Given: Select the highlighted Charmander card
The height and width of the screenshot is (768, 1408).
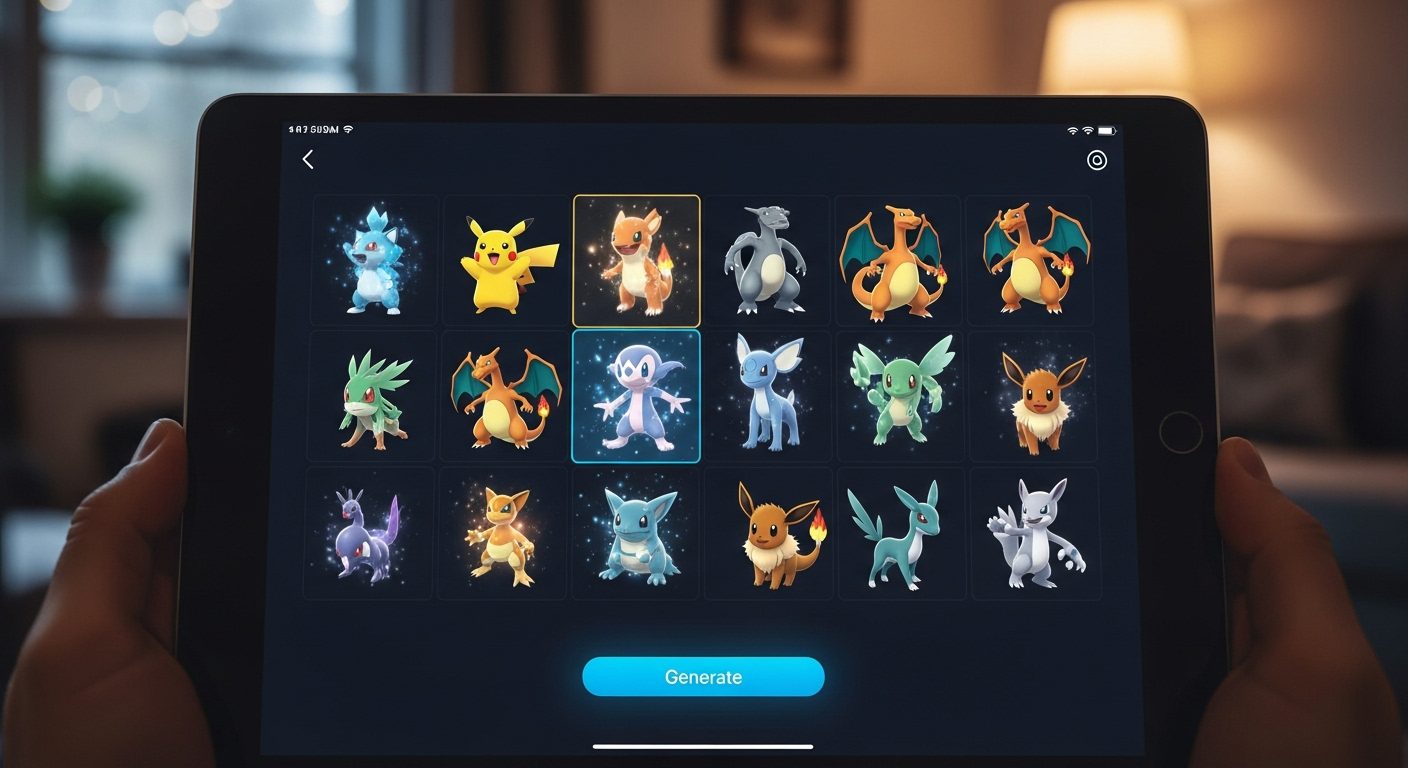Looking at the screenshot, I should pos(635,260).
